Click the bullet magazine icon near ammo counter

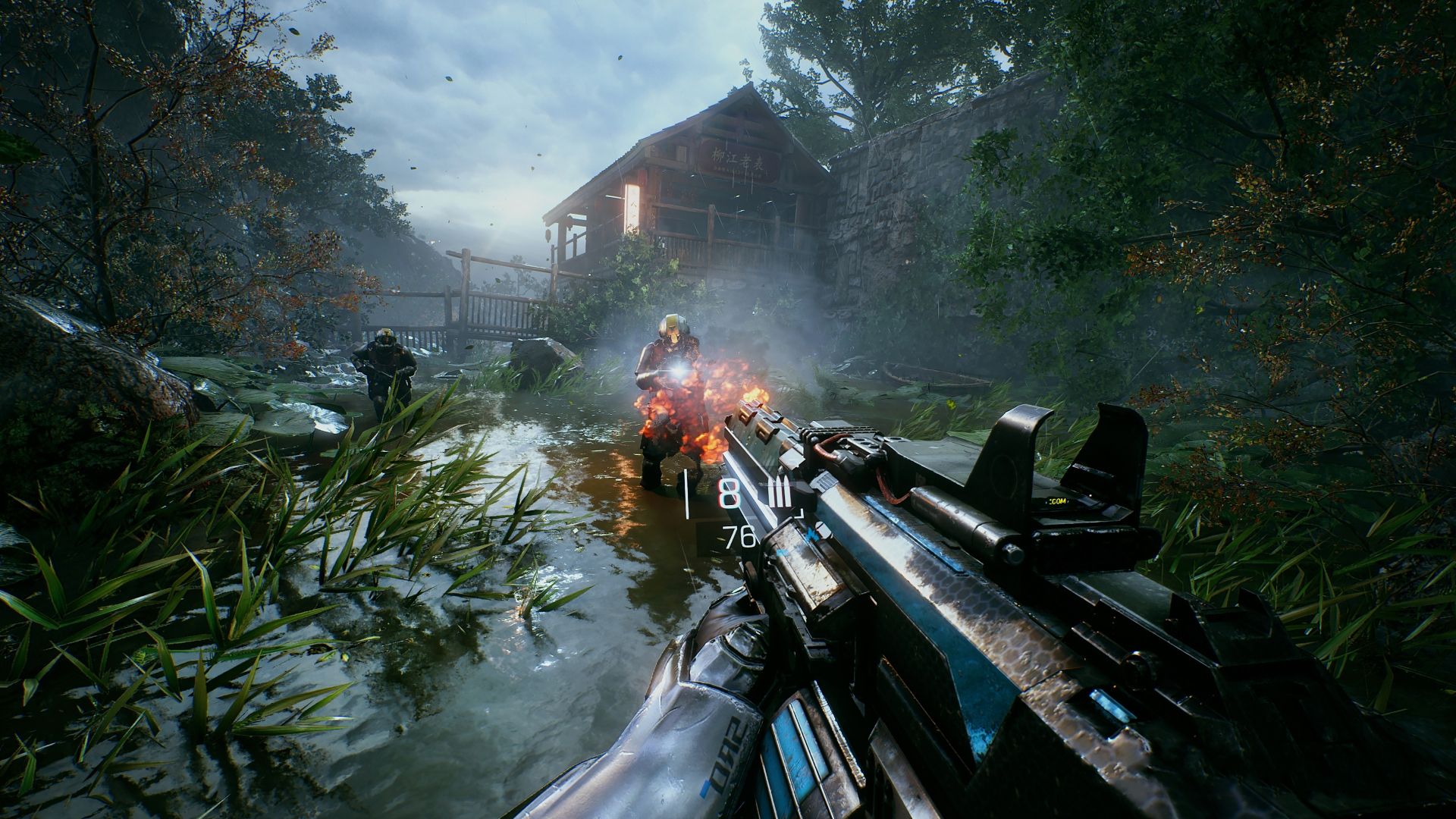click(780, 491)
